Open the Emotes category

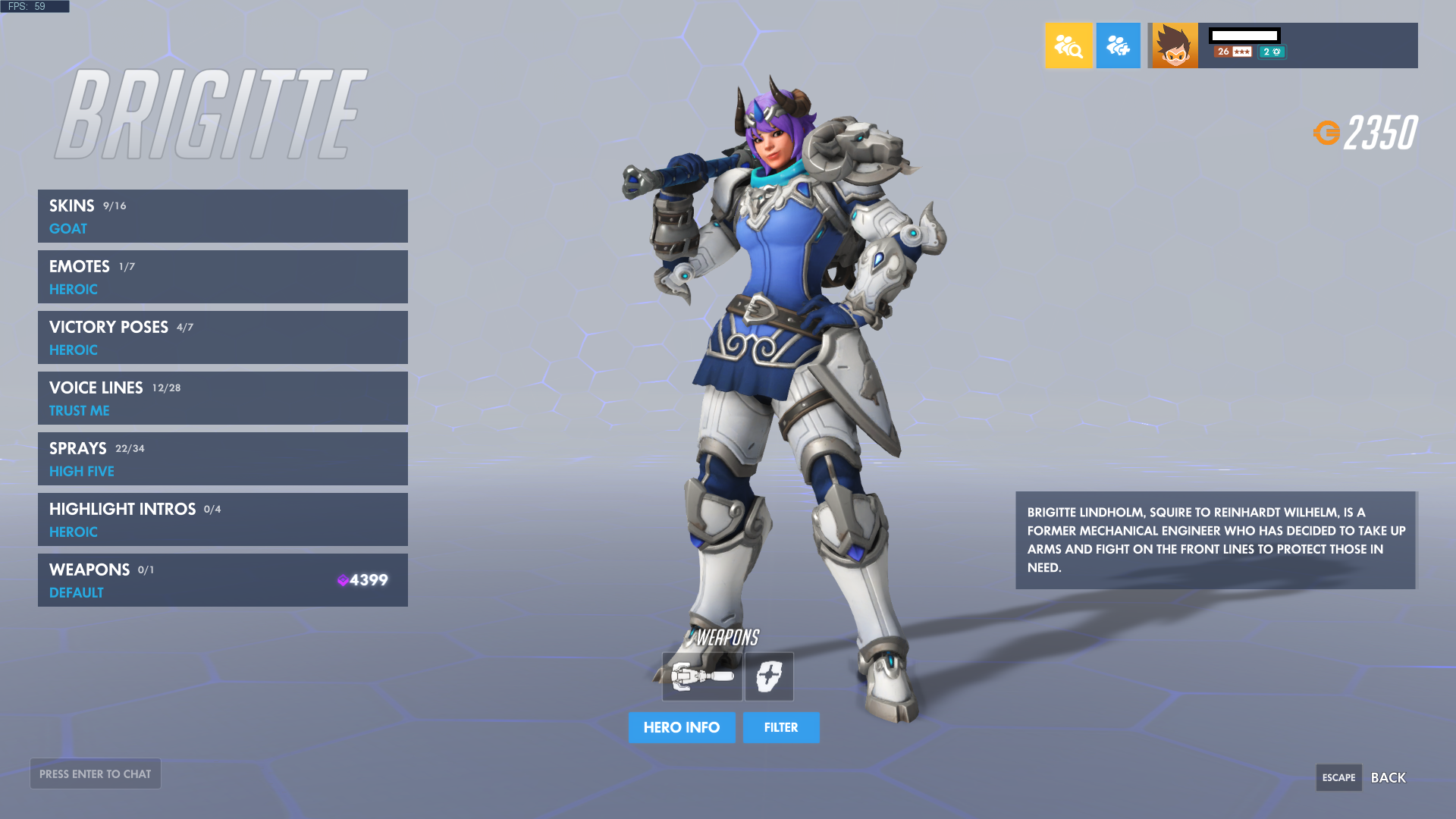tap(222, 276)
